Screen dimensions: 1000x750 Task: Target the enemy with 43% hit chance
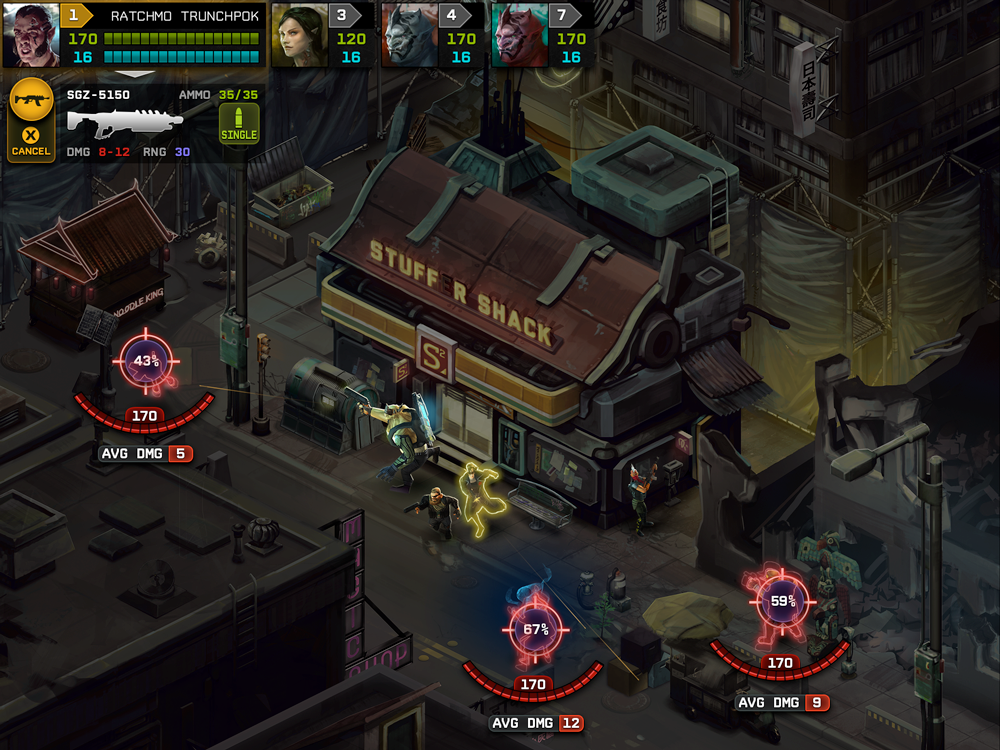click(x=147, y=362)
